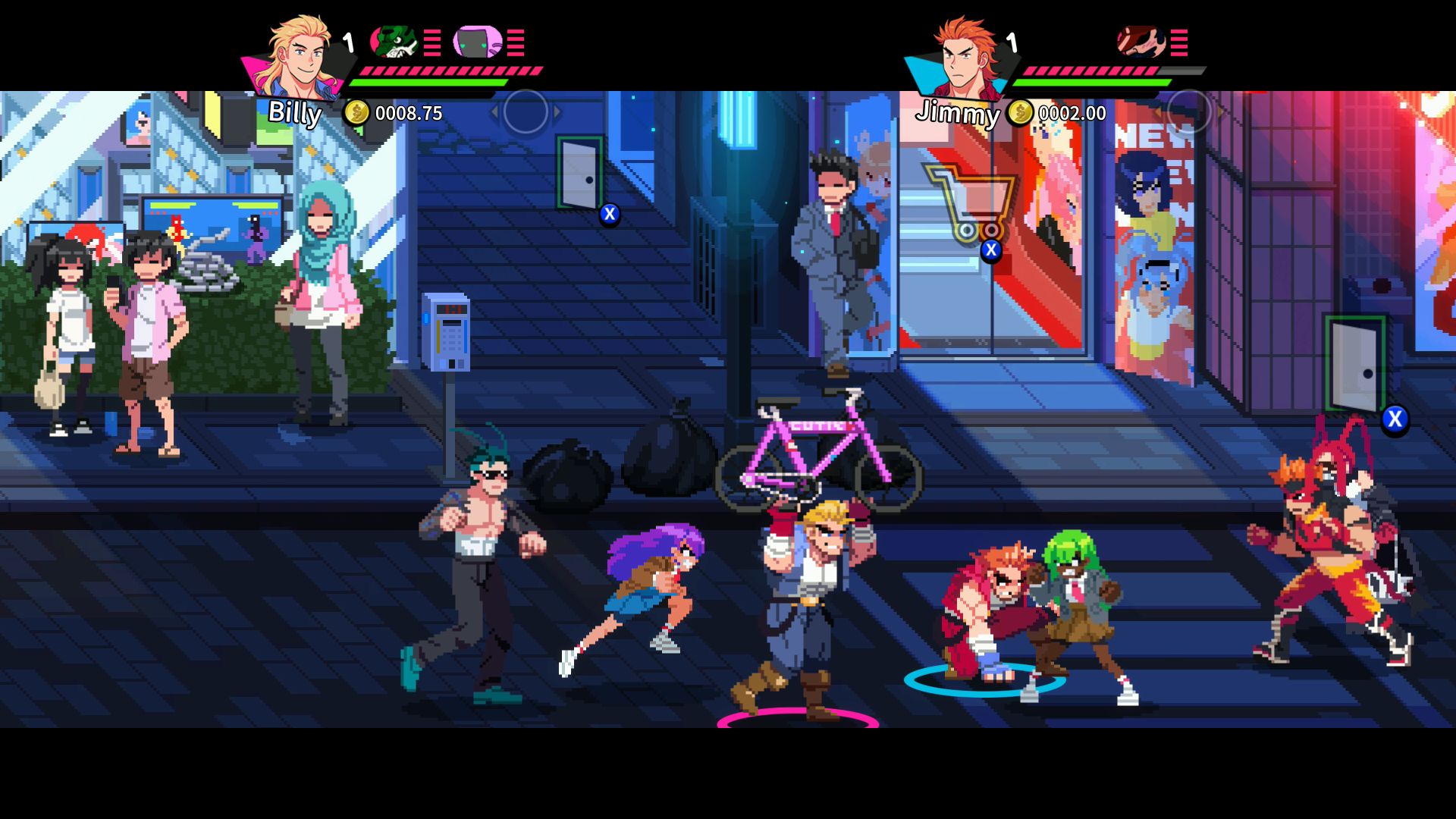1456x819 pixels.
Task: Click Jimmy's empty circular item slot
Action: tap(1188, 112)
